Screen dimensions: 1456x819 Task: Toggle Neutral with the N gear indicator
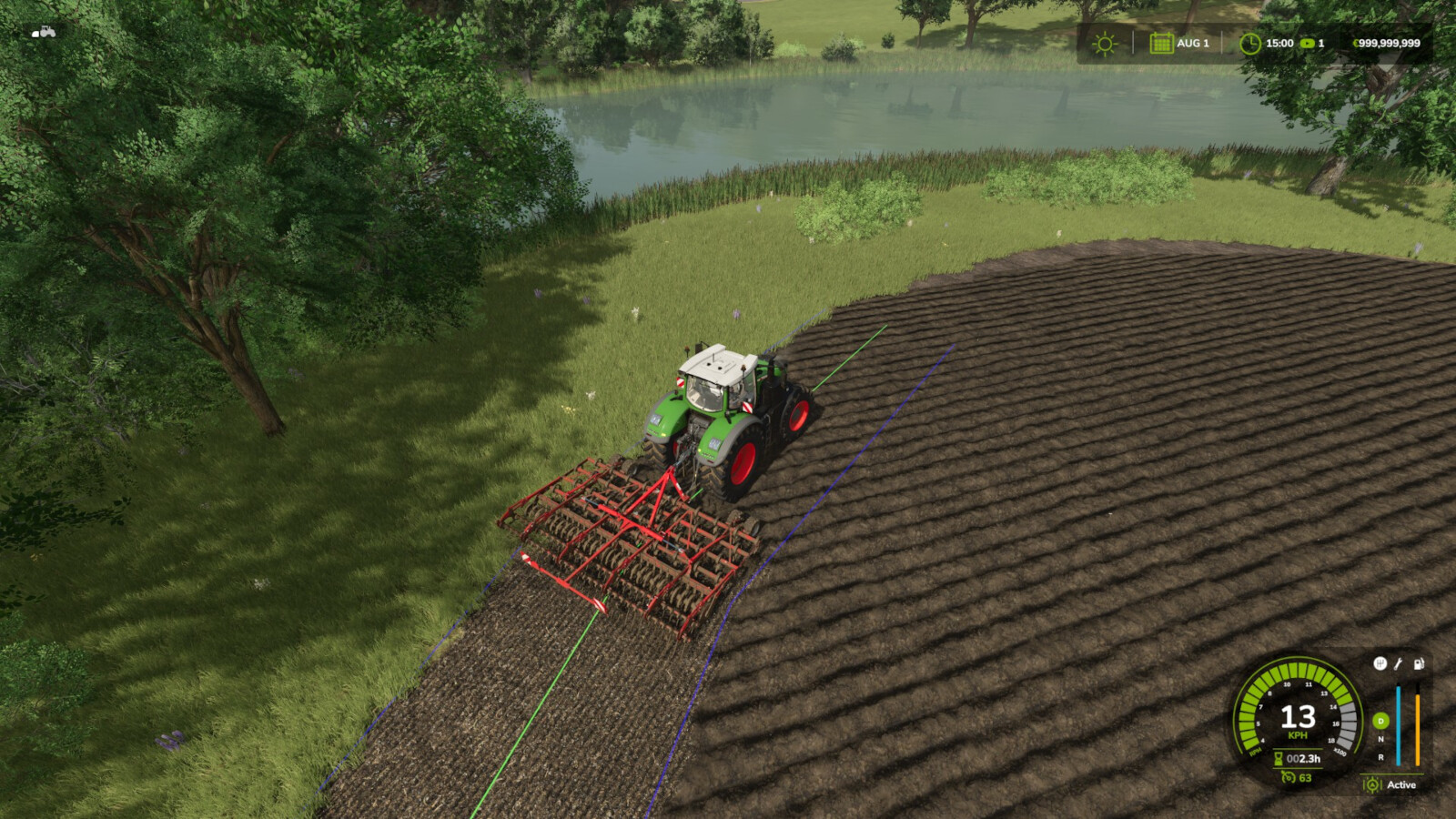(x=1380, y=739)
